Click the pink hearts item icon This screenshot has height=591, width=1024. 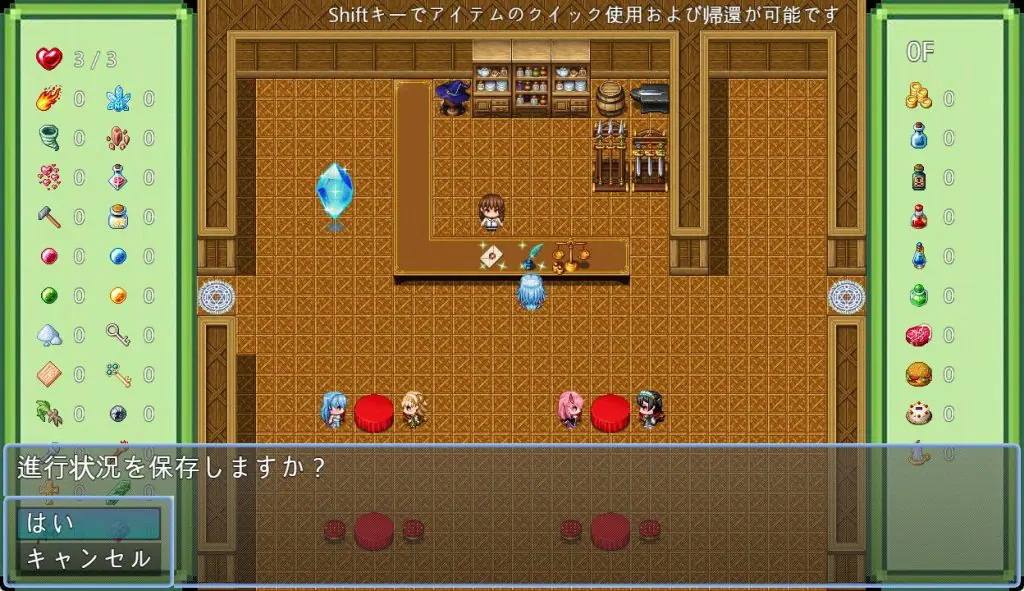pos(48,177)
